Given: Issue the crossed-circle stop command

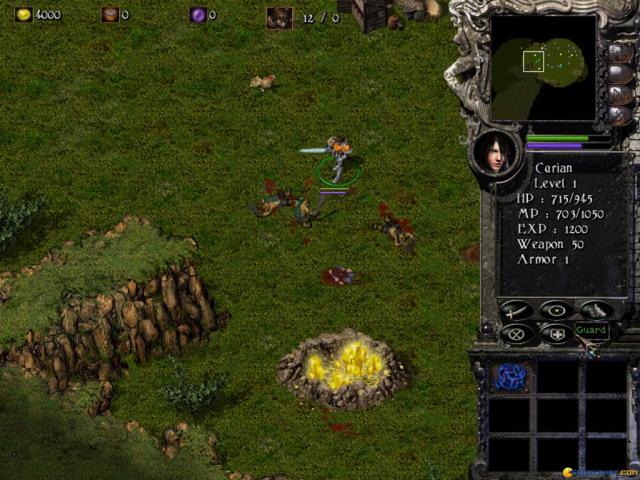Looking at the screenshot, I should (x=516, y=334).
